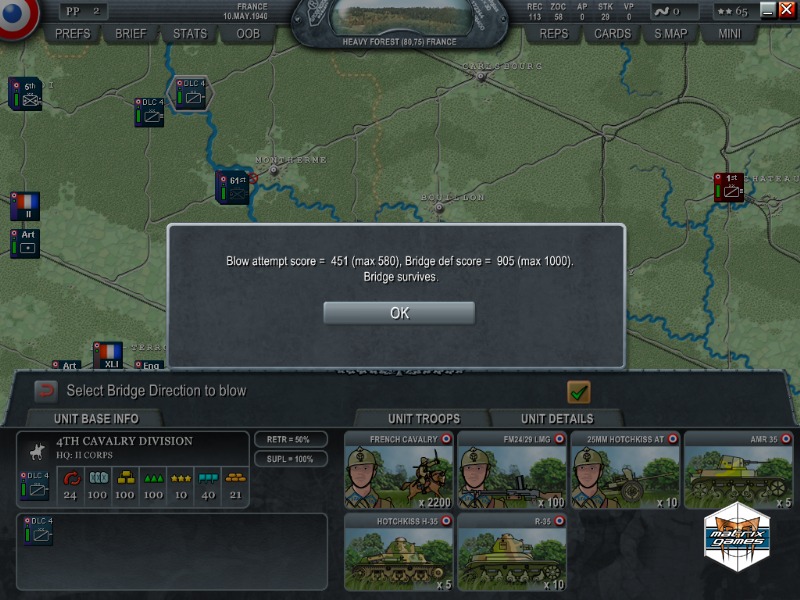Open the S.MAP strategic map

pyautogui.click(x=671, y=33)
